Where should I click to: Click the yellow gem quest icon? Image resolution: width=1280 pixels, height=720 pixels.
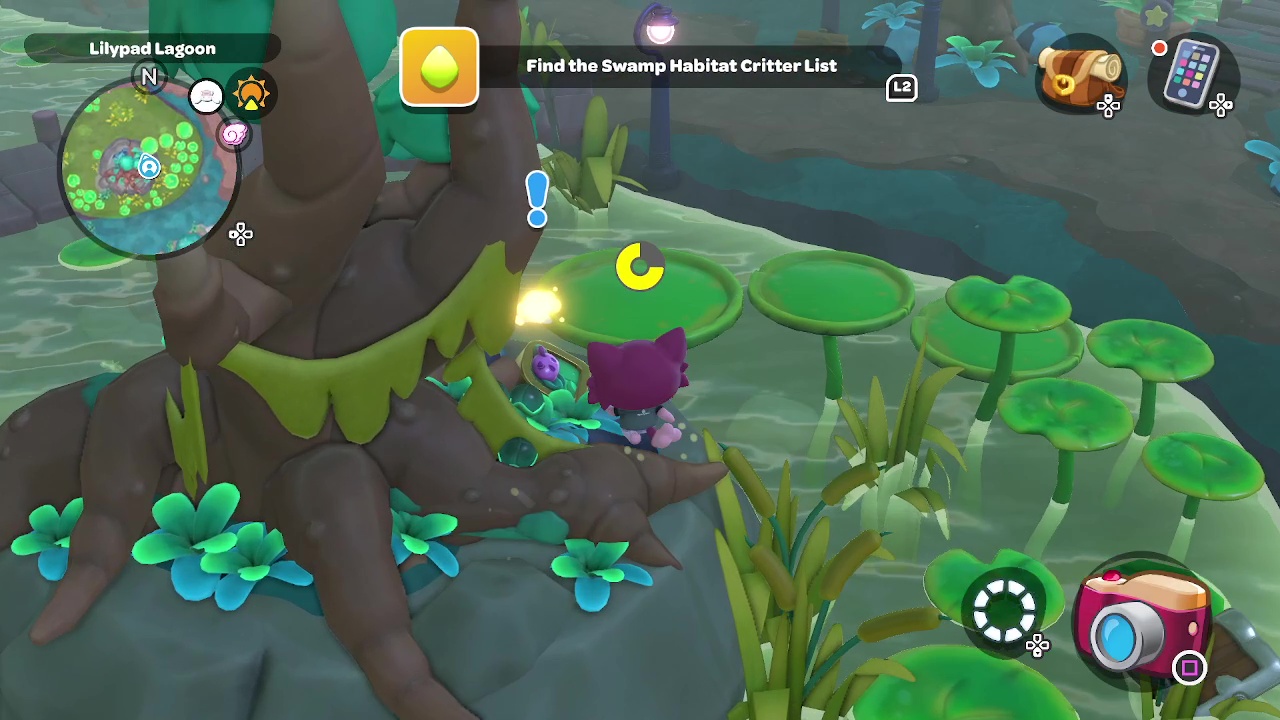pos(439,67)
